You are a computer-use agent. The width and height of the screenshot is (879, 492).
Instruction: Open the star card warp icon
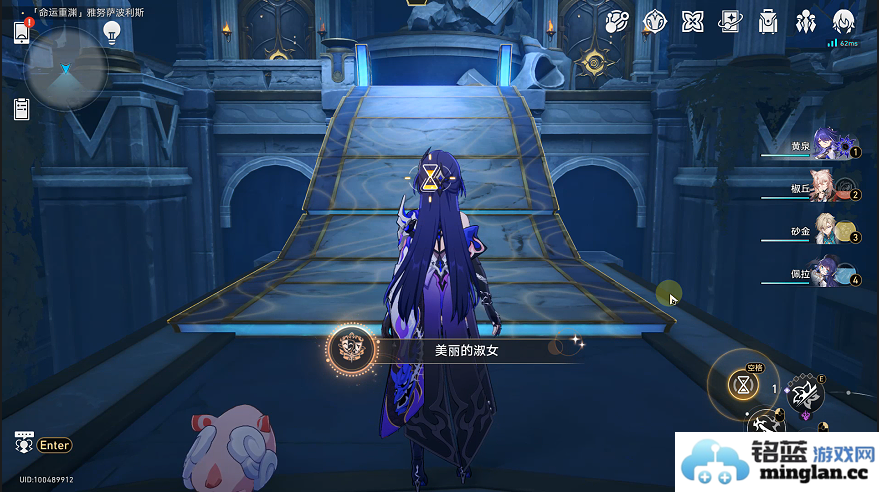point(731,22)
